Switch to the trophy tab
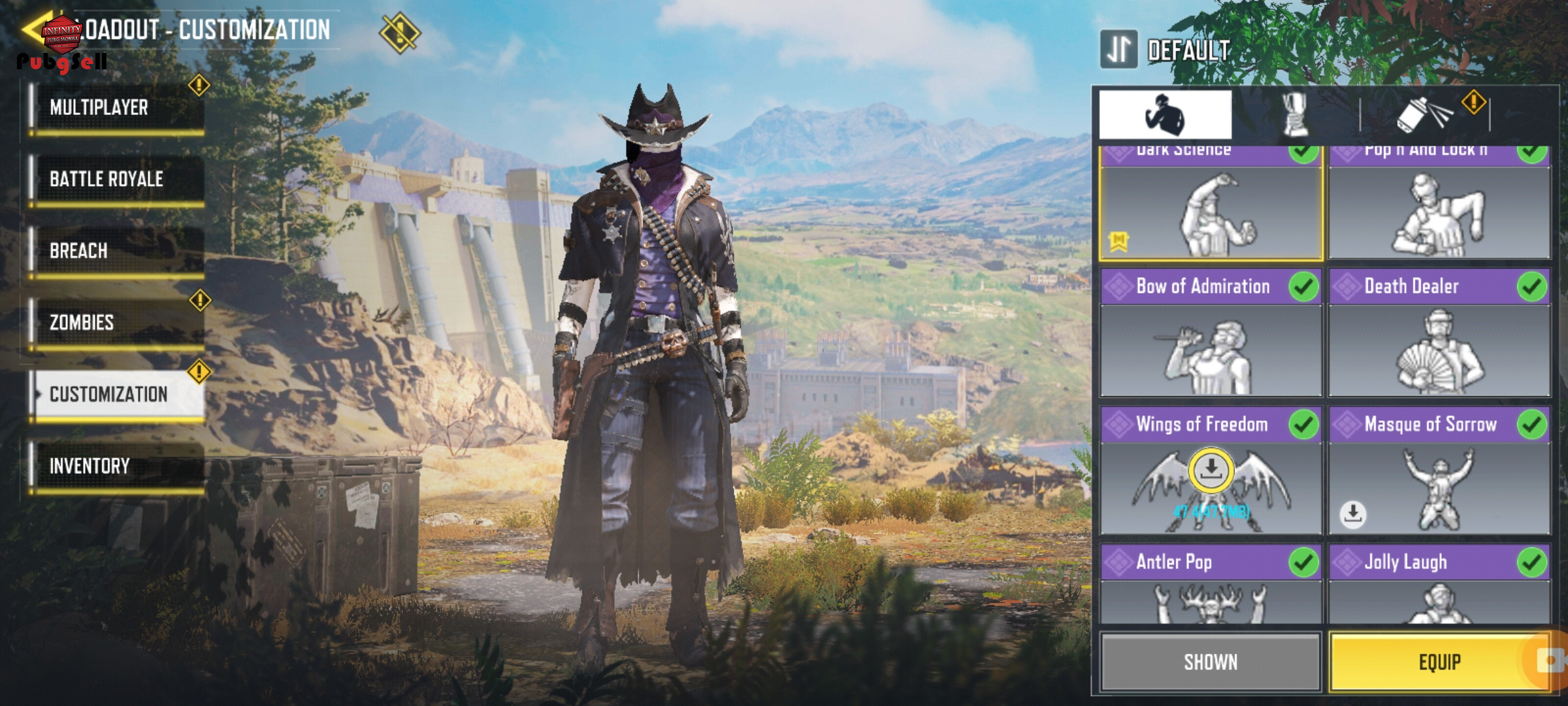Image resolution: width=1568 pixels, height=706 pixels. coord(1296,115)
